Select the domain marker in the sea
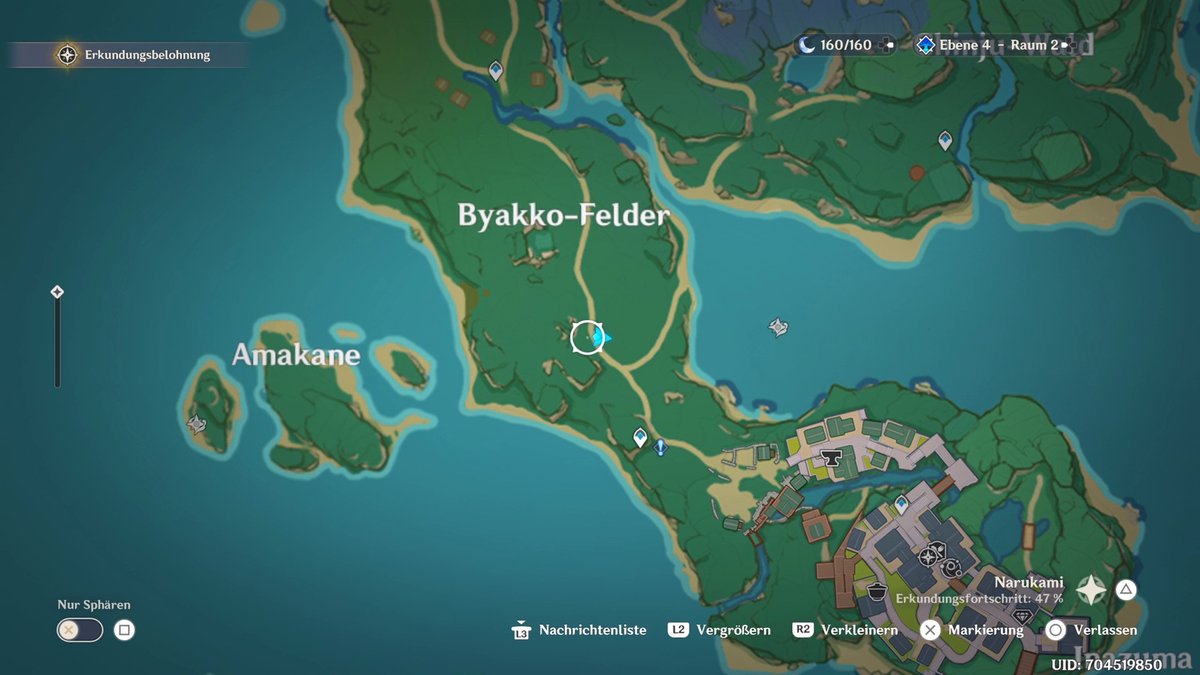Screen dimensions: 1200x675 tap(778, 327)
